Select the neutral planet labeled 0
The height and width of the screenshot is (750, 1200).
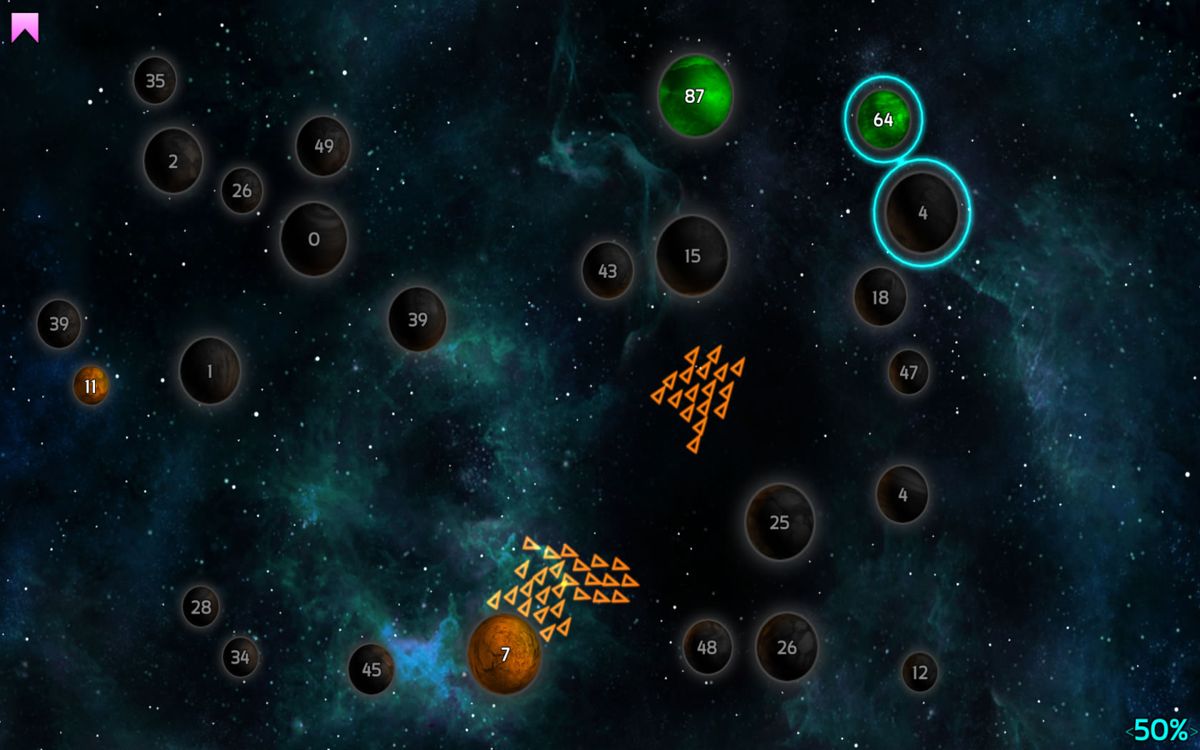[314, 239]
